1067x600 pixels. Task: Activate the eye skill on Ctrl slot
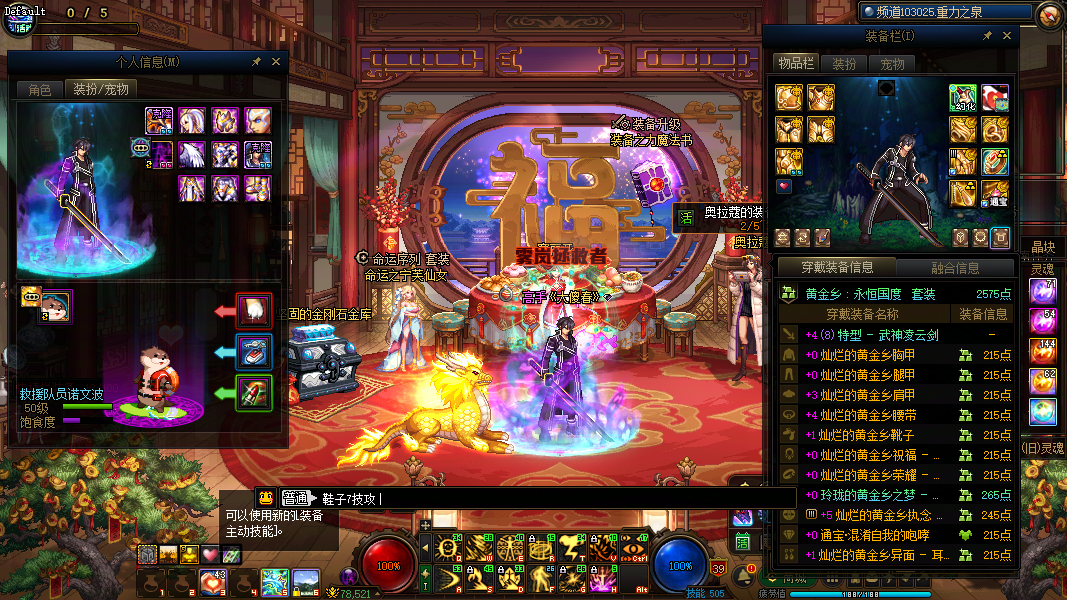point(634,548)
